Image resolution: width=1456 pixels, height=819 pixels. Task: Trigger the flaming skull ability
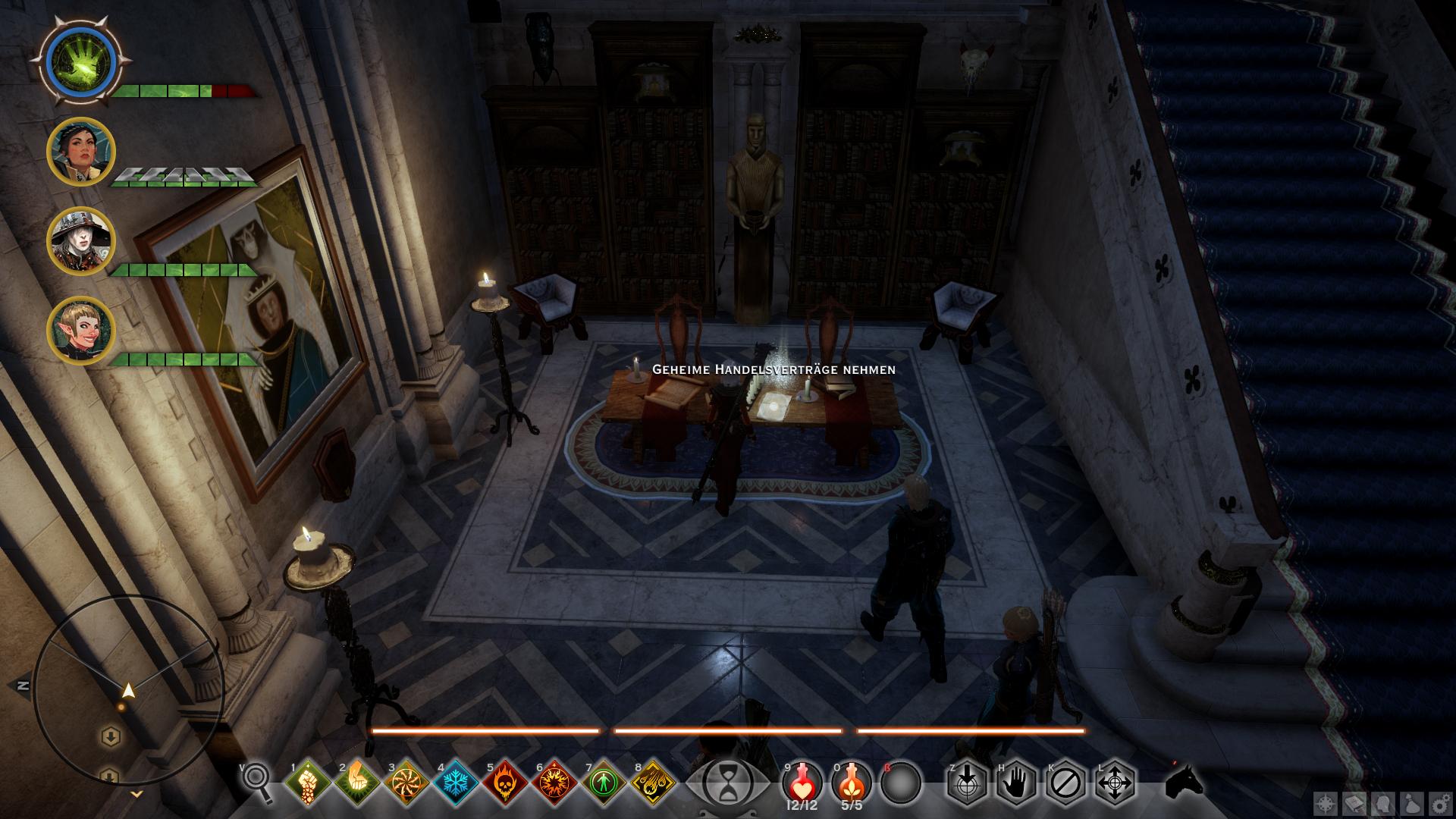[x=504, y=783]
